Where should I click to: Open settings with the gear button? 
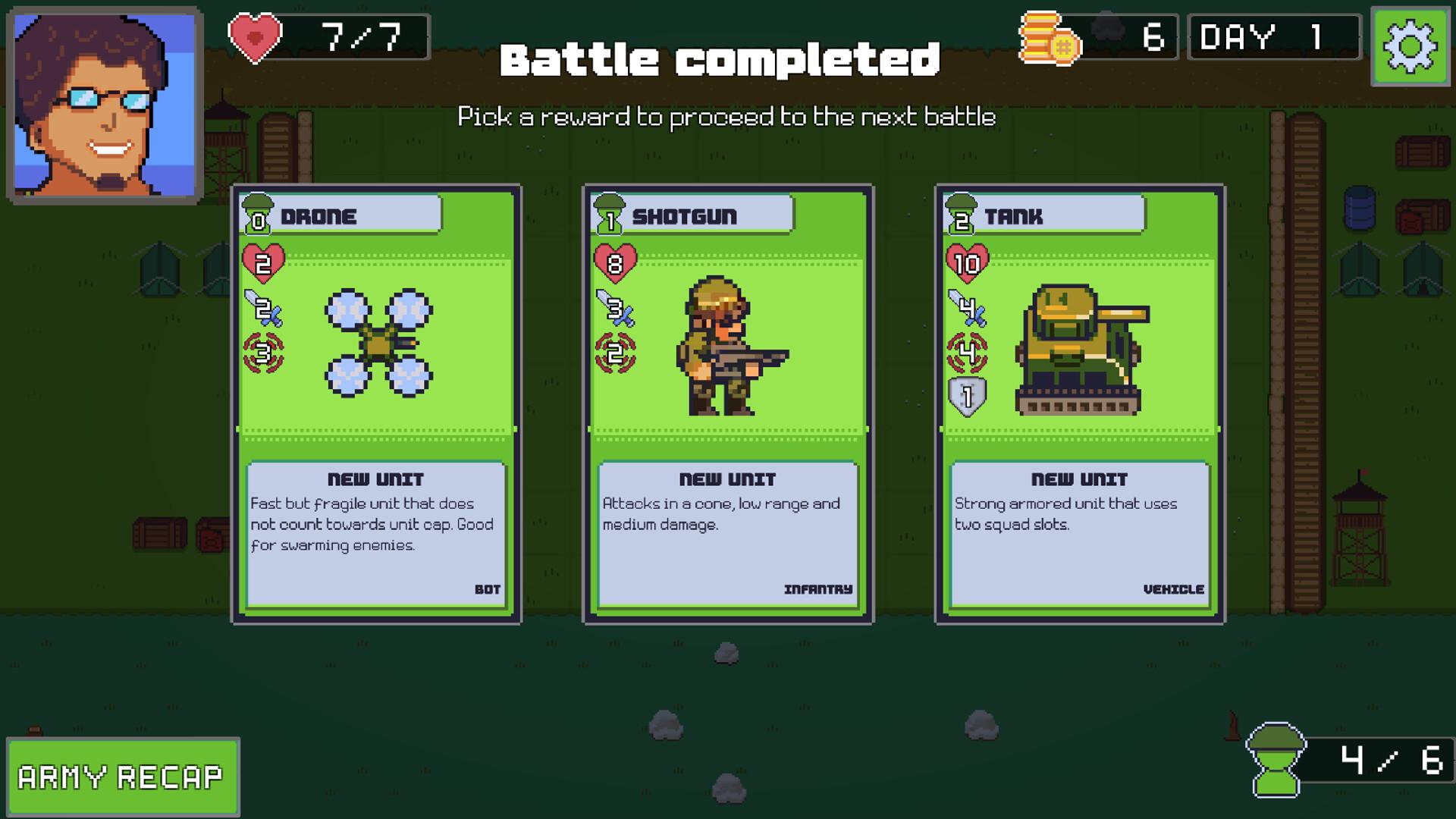1410,47
